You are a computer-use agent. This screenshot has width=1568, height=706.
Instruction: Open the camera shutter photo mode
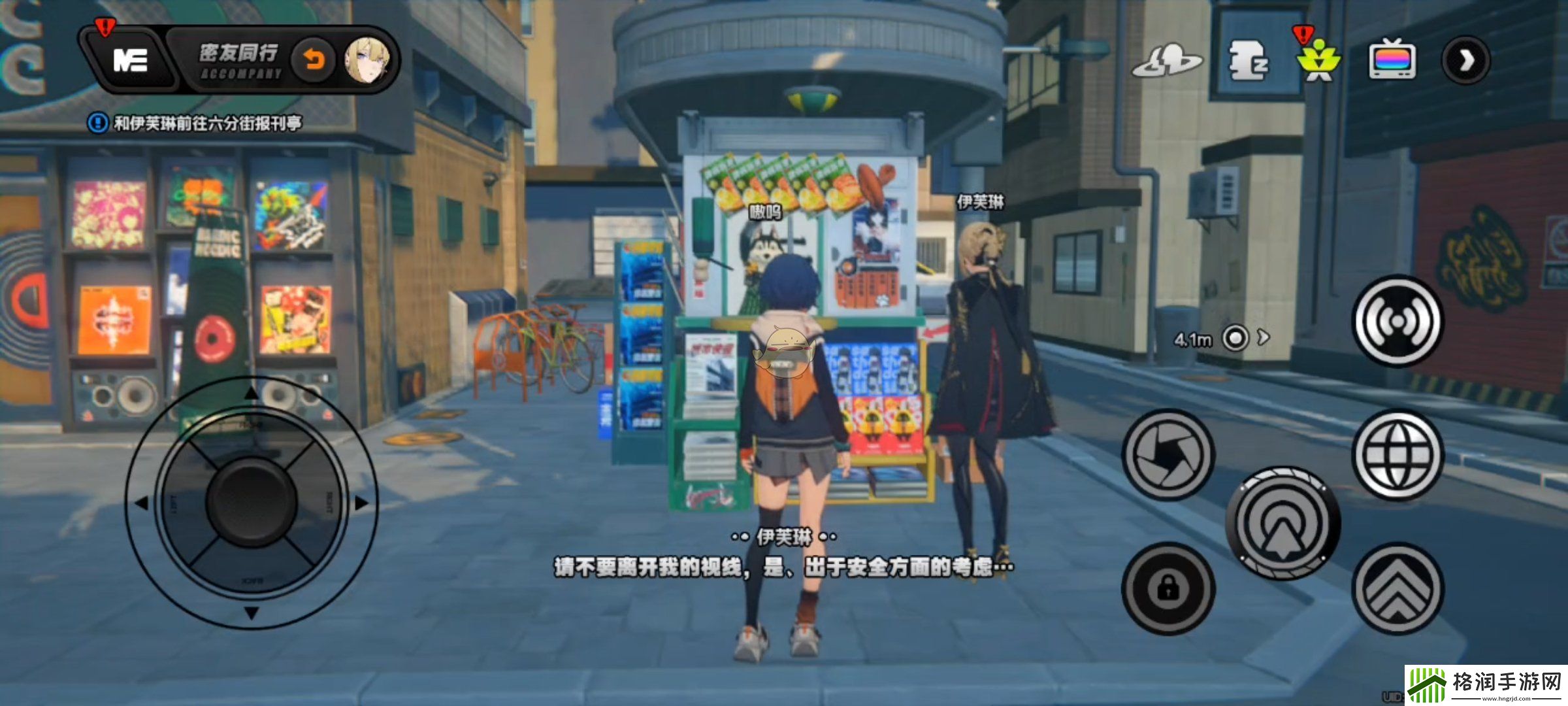[x=1168, y=455]
